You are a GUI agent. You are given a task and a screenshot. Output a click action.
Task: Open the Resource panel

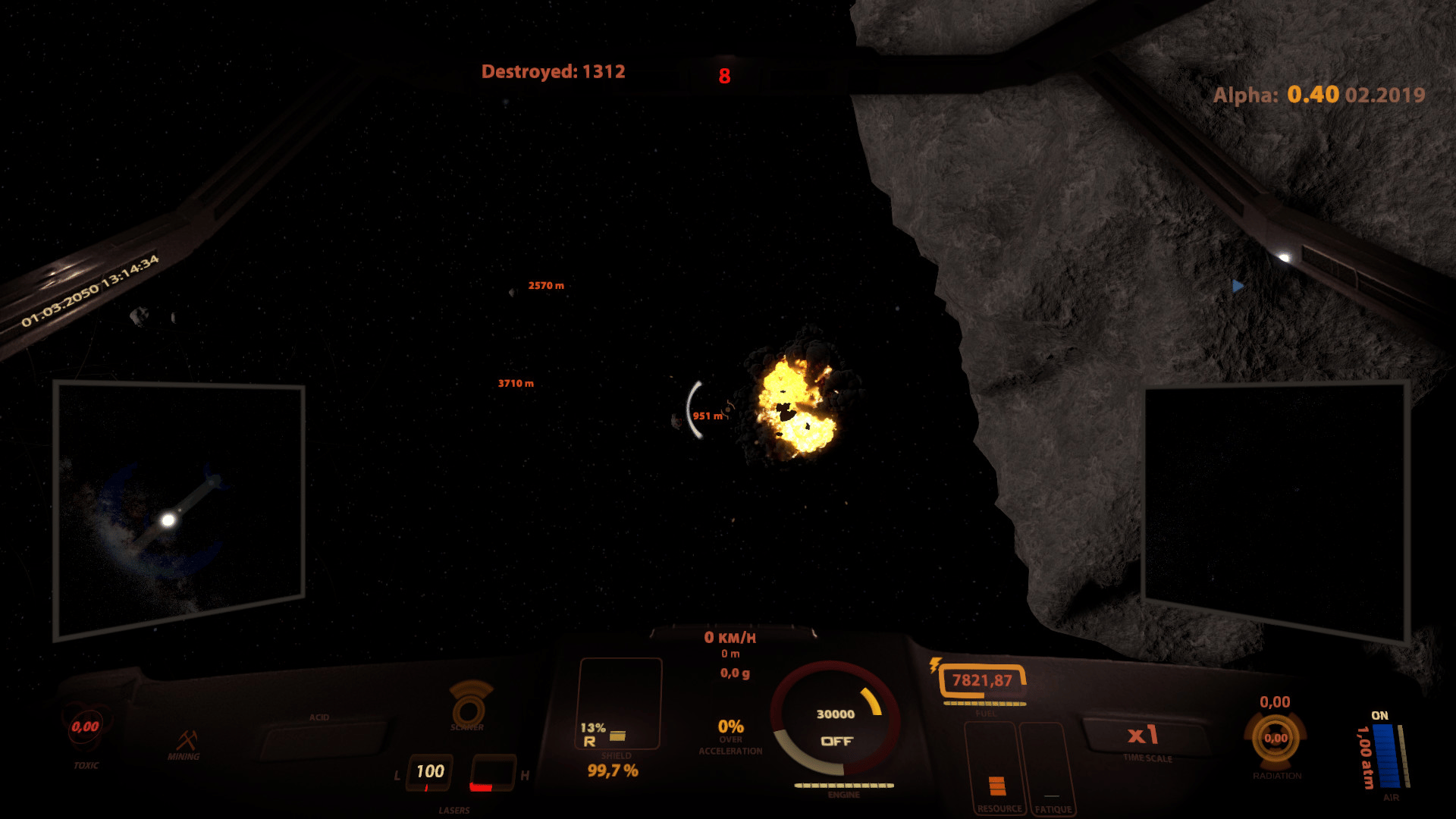pos(995,767)
